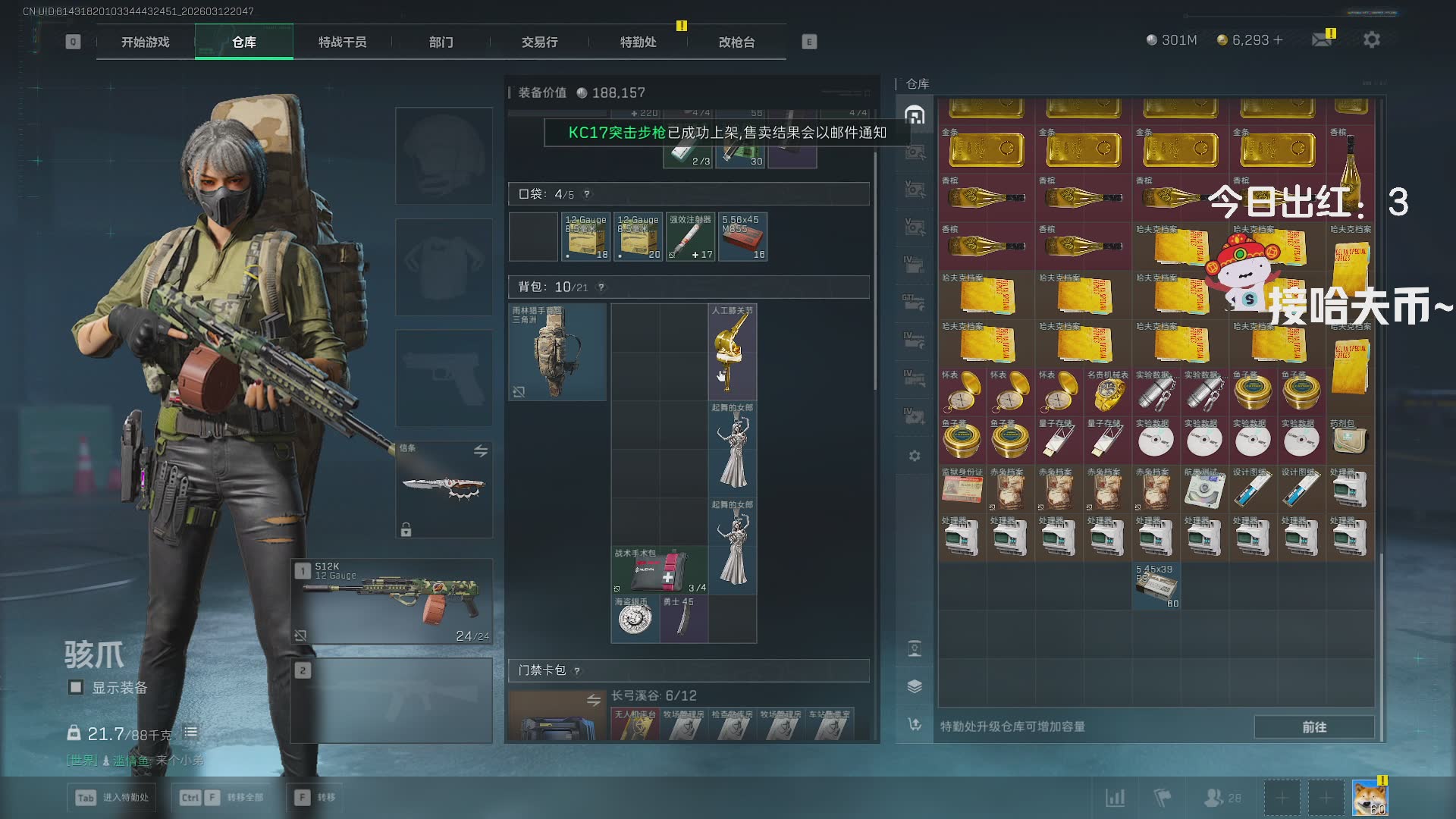The image size is (1456, 819).
Task: Open the Shiba Inu player avatar
Action: [x=1370, y=798]
